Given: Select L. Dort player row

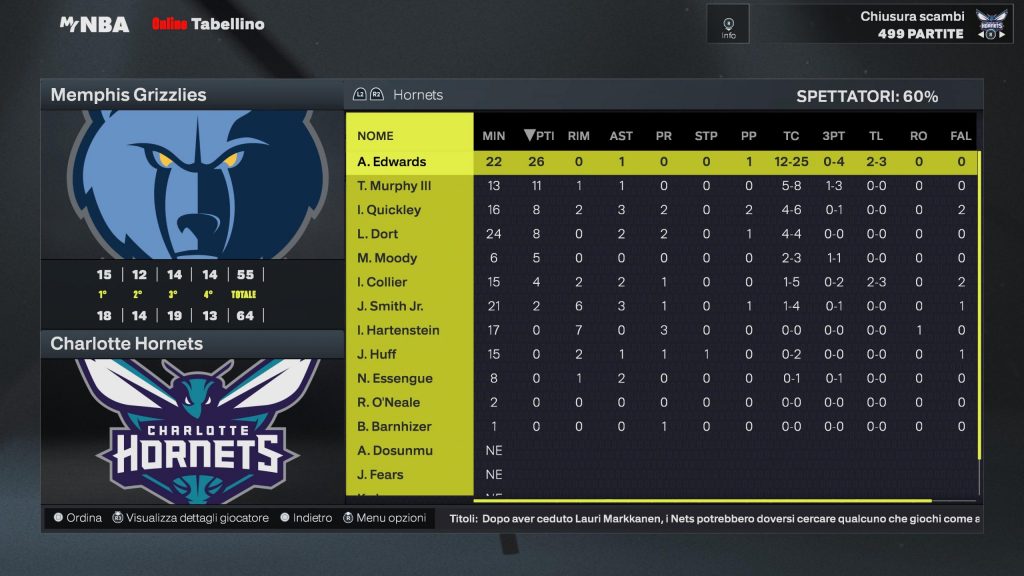Looking at the screenshot, I should click(x=378, y=234).
